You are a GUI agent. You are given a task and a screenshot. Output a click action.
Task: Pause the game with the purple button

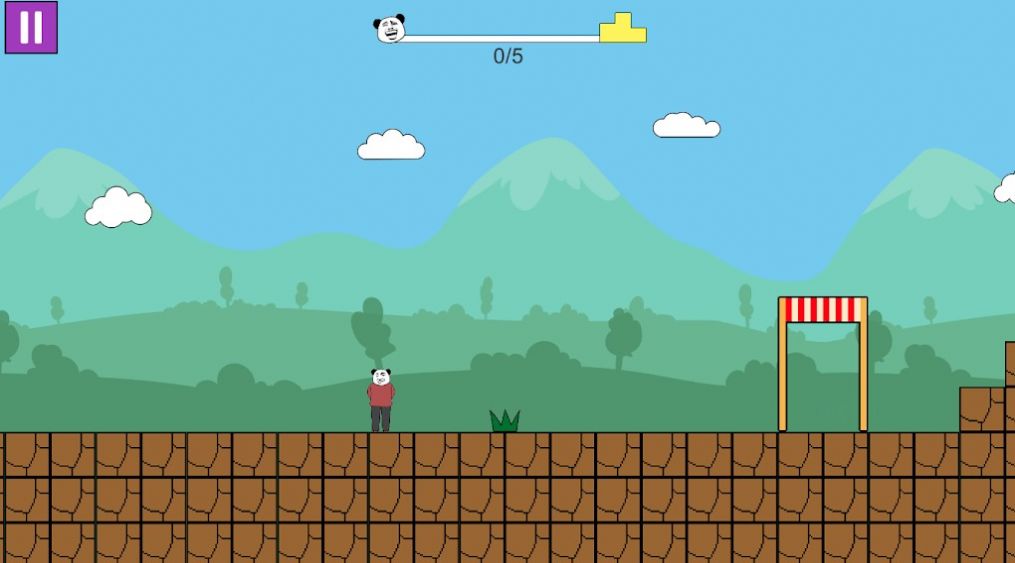point(31,27)
